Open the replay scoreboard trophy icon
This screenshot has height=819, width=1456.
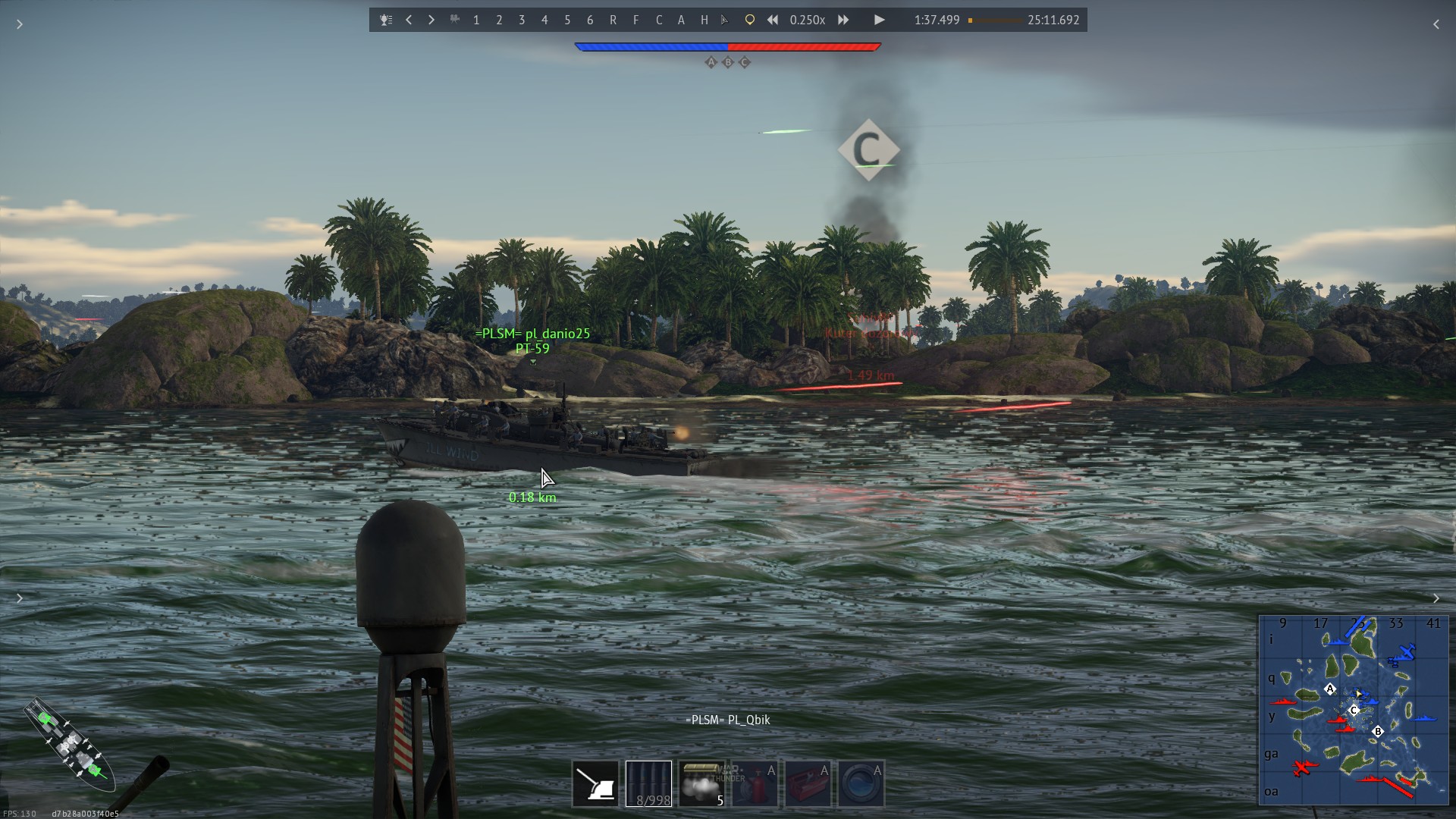386,20
